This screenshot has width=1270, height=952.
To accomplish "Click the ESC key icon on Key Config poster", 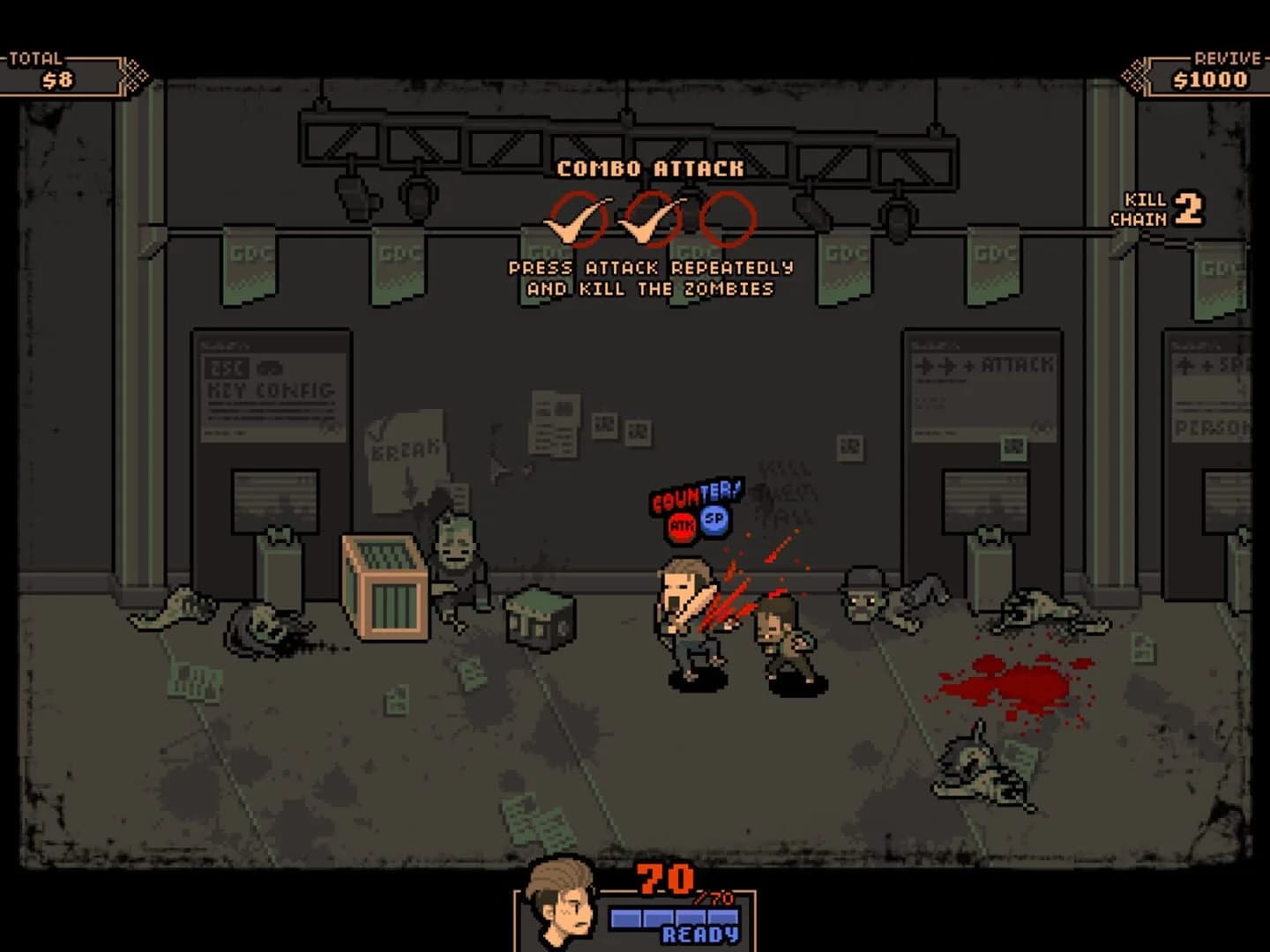I will pyautogui.click(x=228, y=368).
